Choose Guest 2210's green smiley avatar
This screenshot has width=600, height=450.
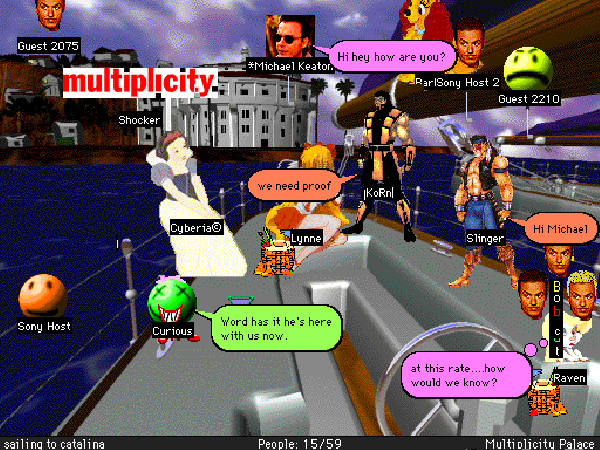(528, 69)
